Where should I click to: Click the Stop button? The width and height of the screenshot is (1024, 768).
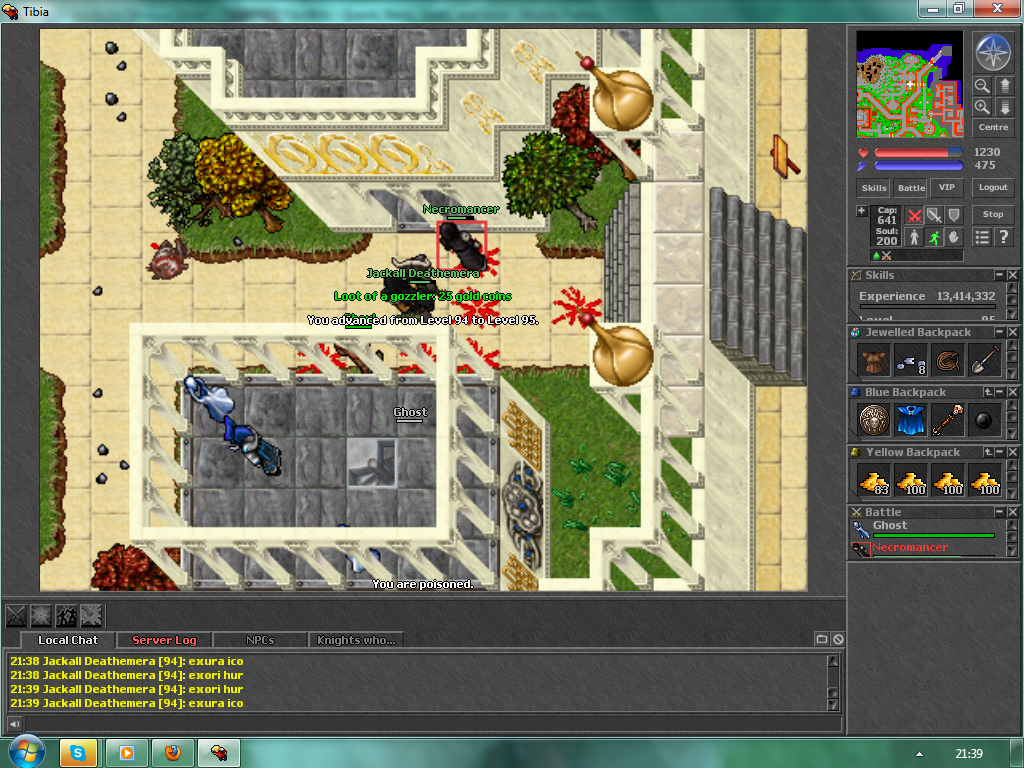pos(993,214)
